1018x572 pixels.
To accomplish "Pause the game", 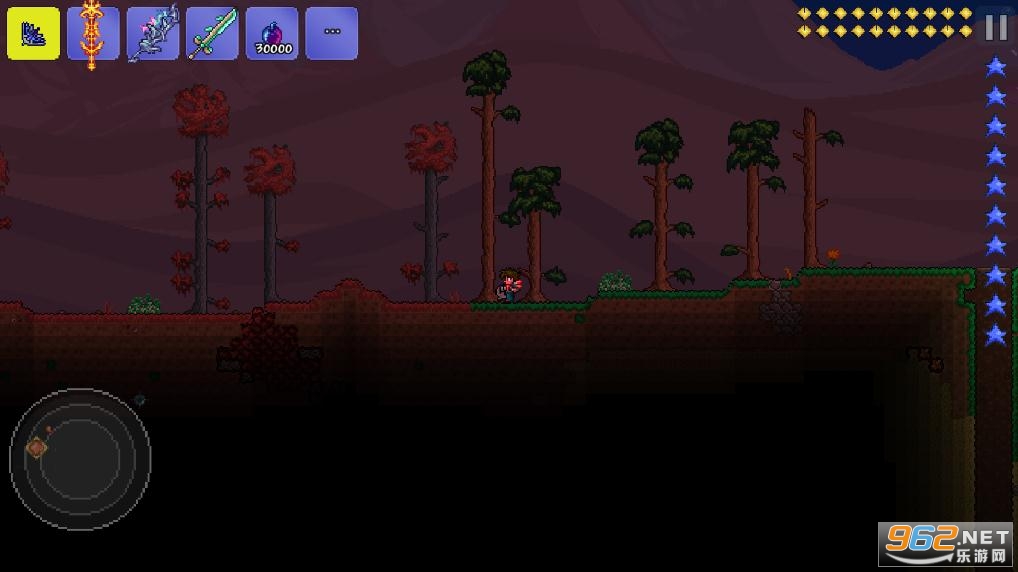I will pyautogui.click(x=995, y=28).
